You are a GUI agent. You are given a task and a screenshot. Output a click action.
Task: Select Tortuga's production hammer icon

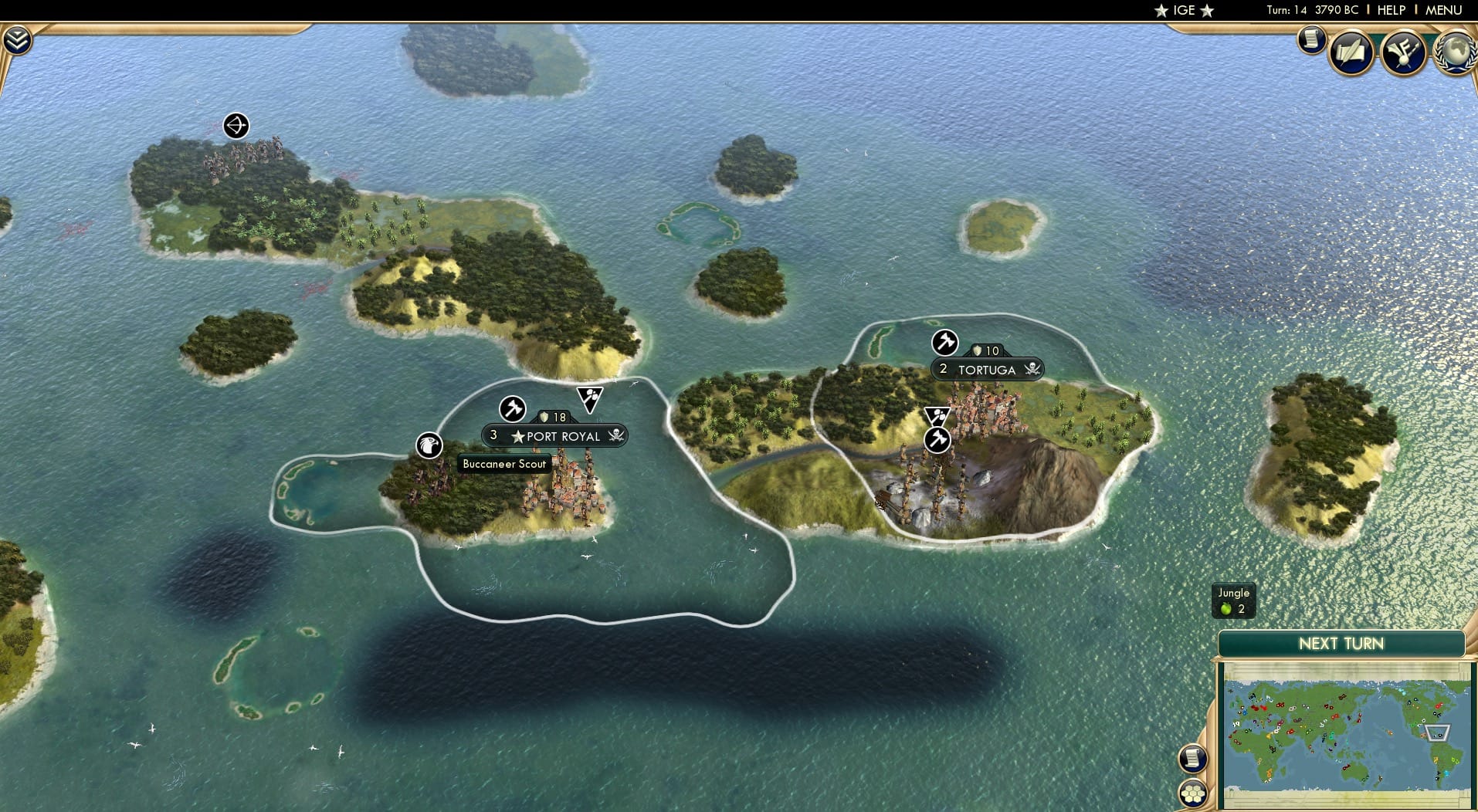[x=945, y=343]
